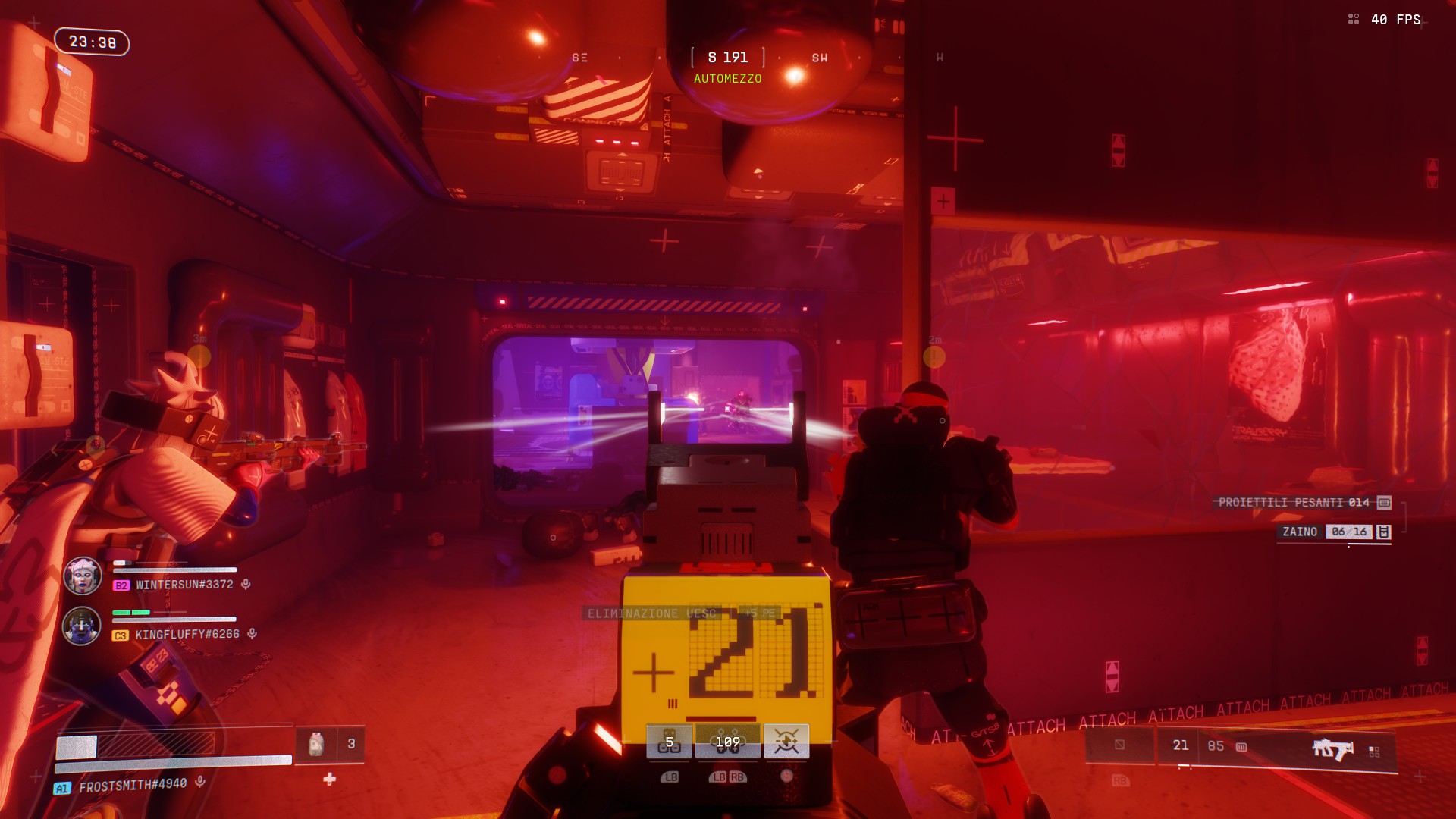1456x819 pixels.
Task: Click the empty secondary weapon slot
Action: click(x=1120, y=745)
